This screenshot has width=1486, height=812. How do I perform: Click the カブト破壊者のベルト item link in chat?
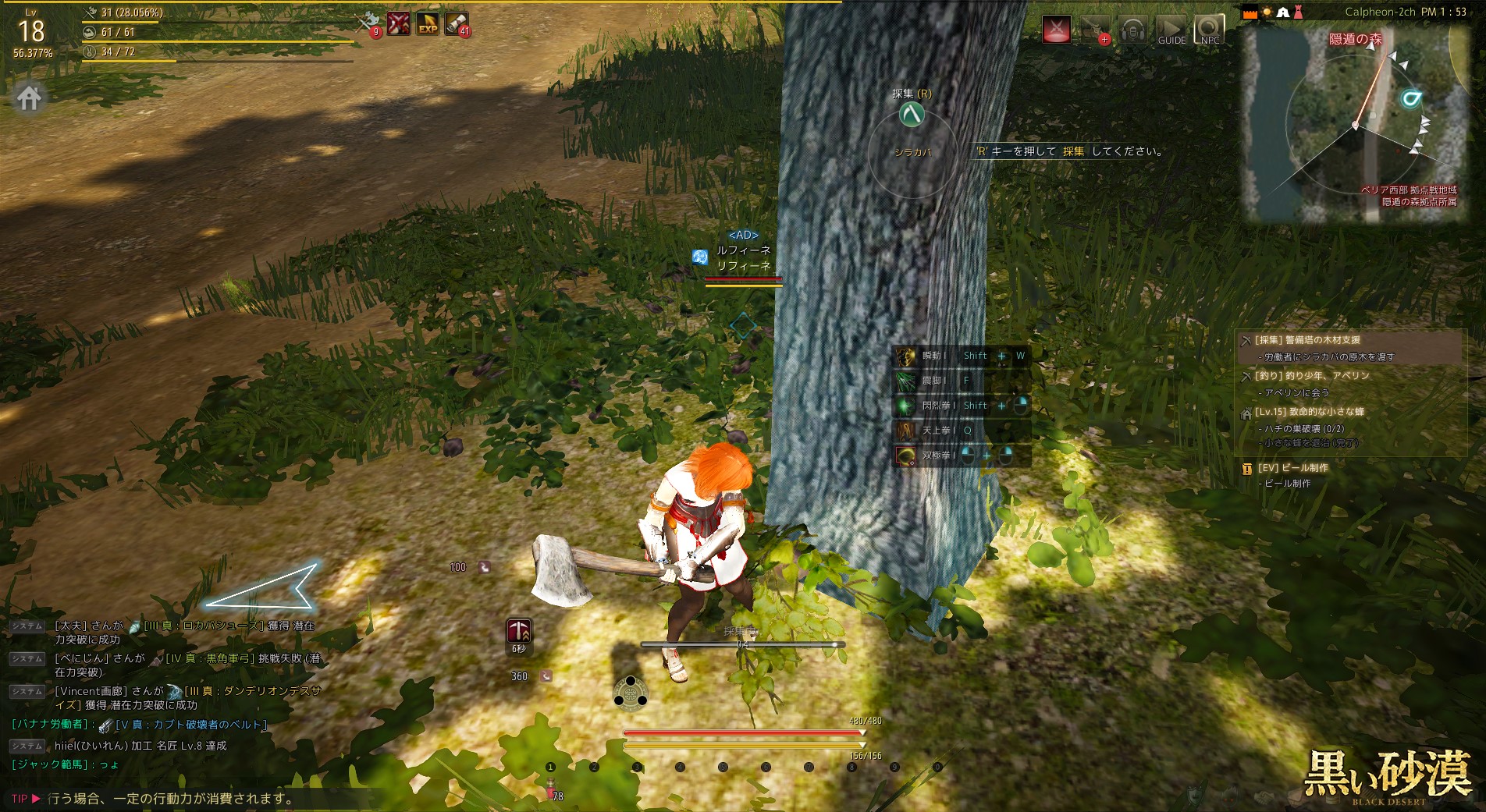[191, 725]
